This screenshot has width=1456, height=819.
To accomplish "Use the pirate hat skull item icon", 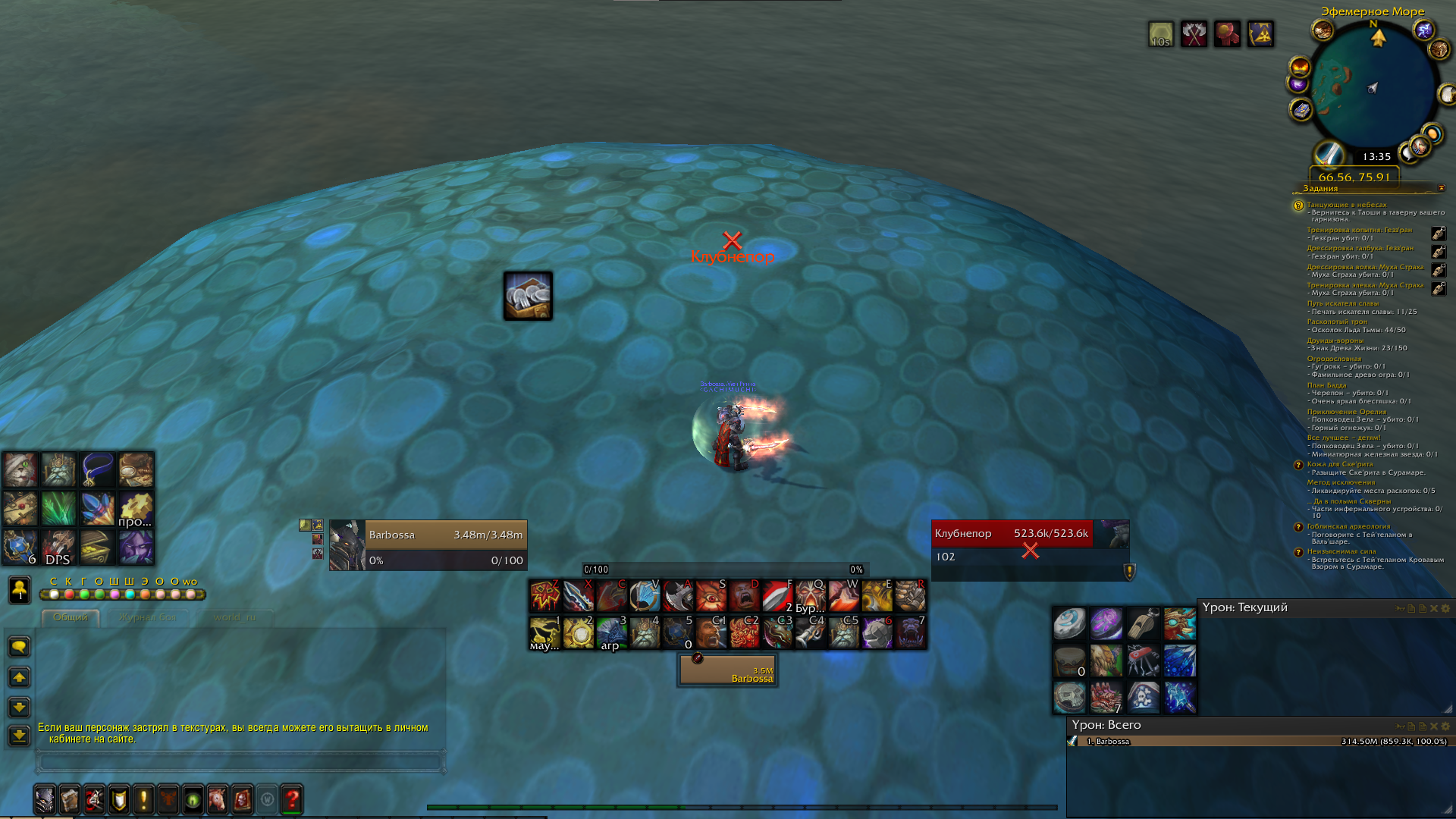I will (1143, 697).
